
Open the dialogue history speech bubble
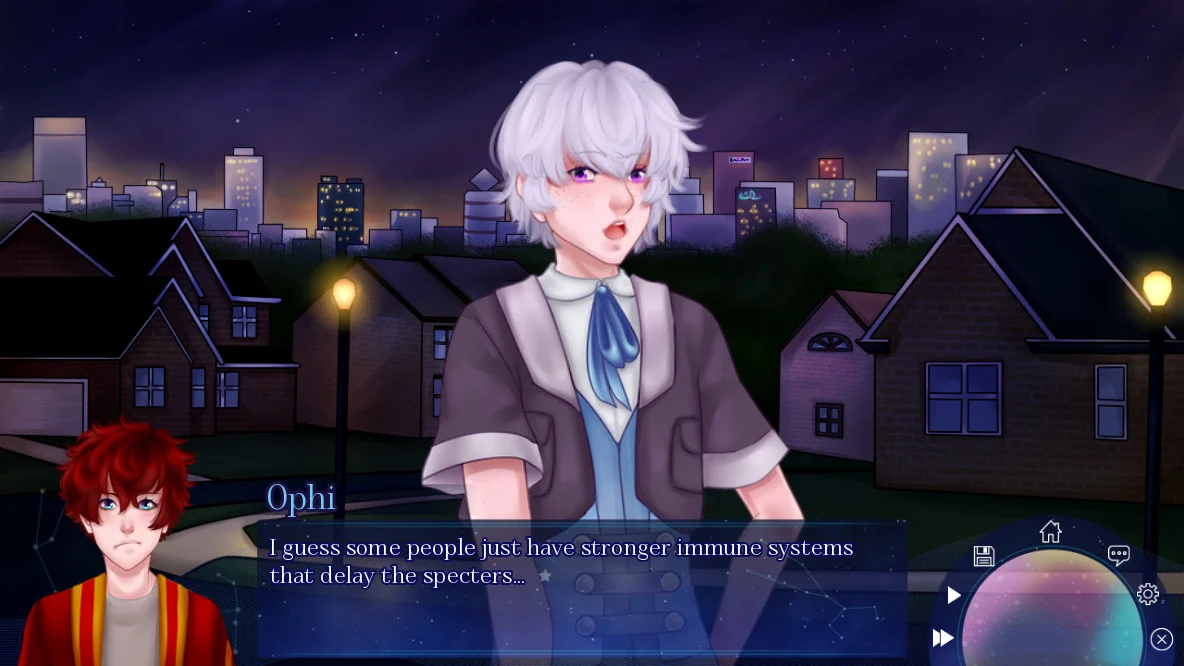pos(1118,556)
